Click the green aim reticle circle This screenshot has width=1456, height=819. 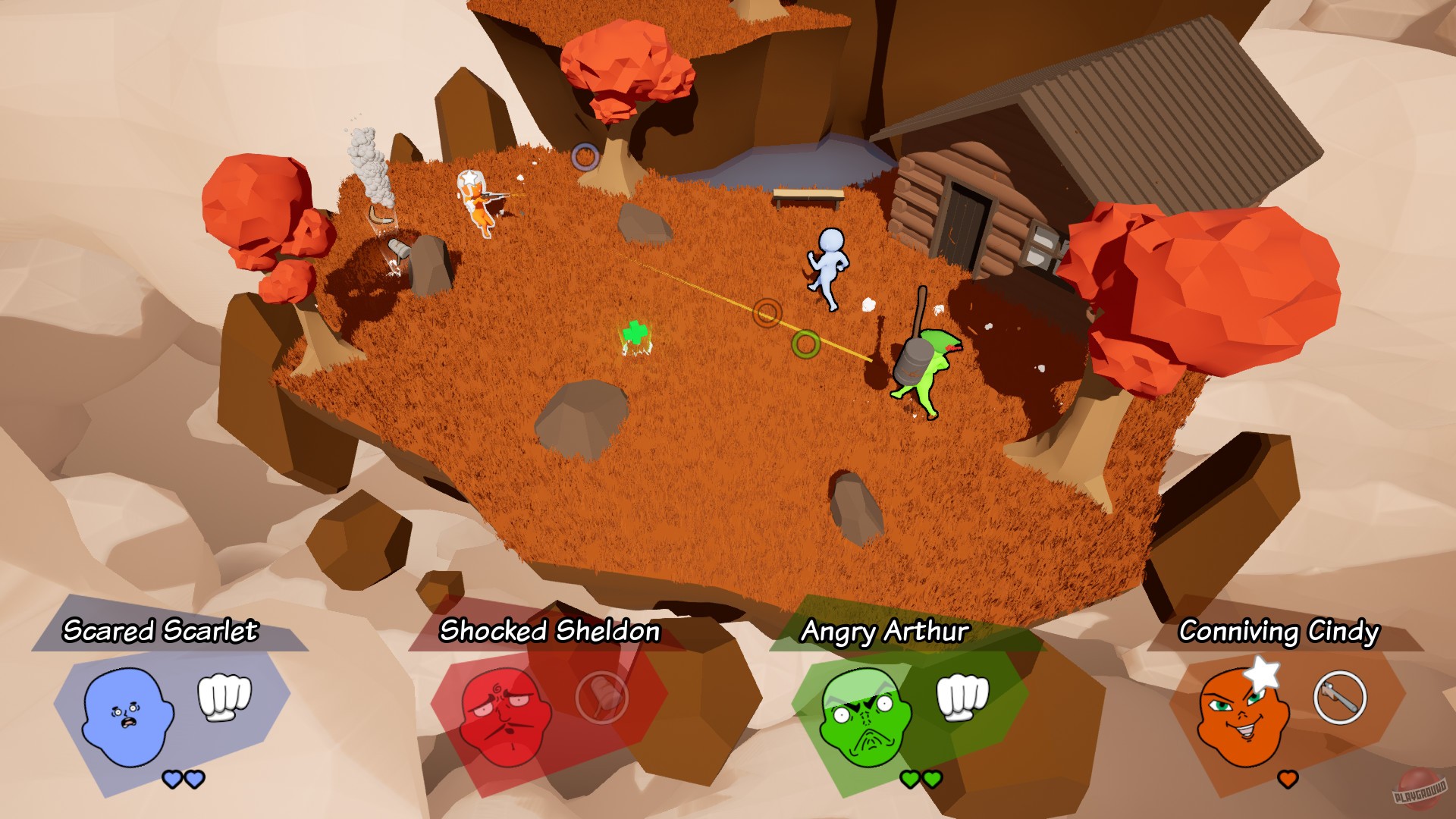(x=806, y=345)
